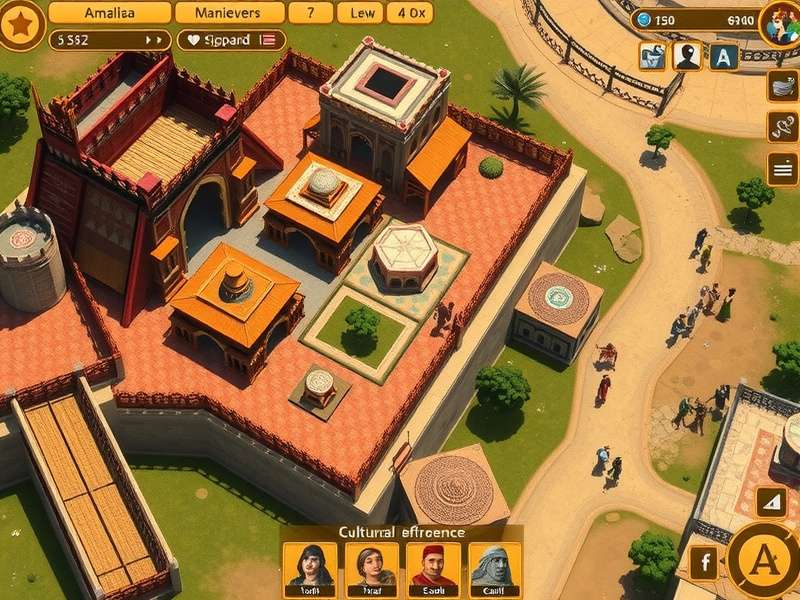Switch to the Manievers tab
The height and width of the screenshot is (600, 800).
tap(229, 13)
